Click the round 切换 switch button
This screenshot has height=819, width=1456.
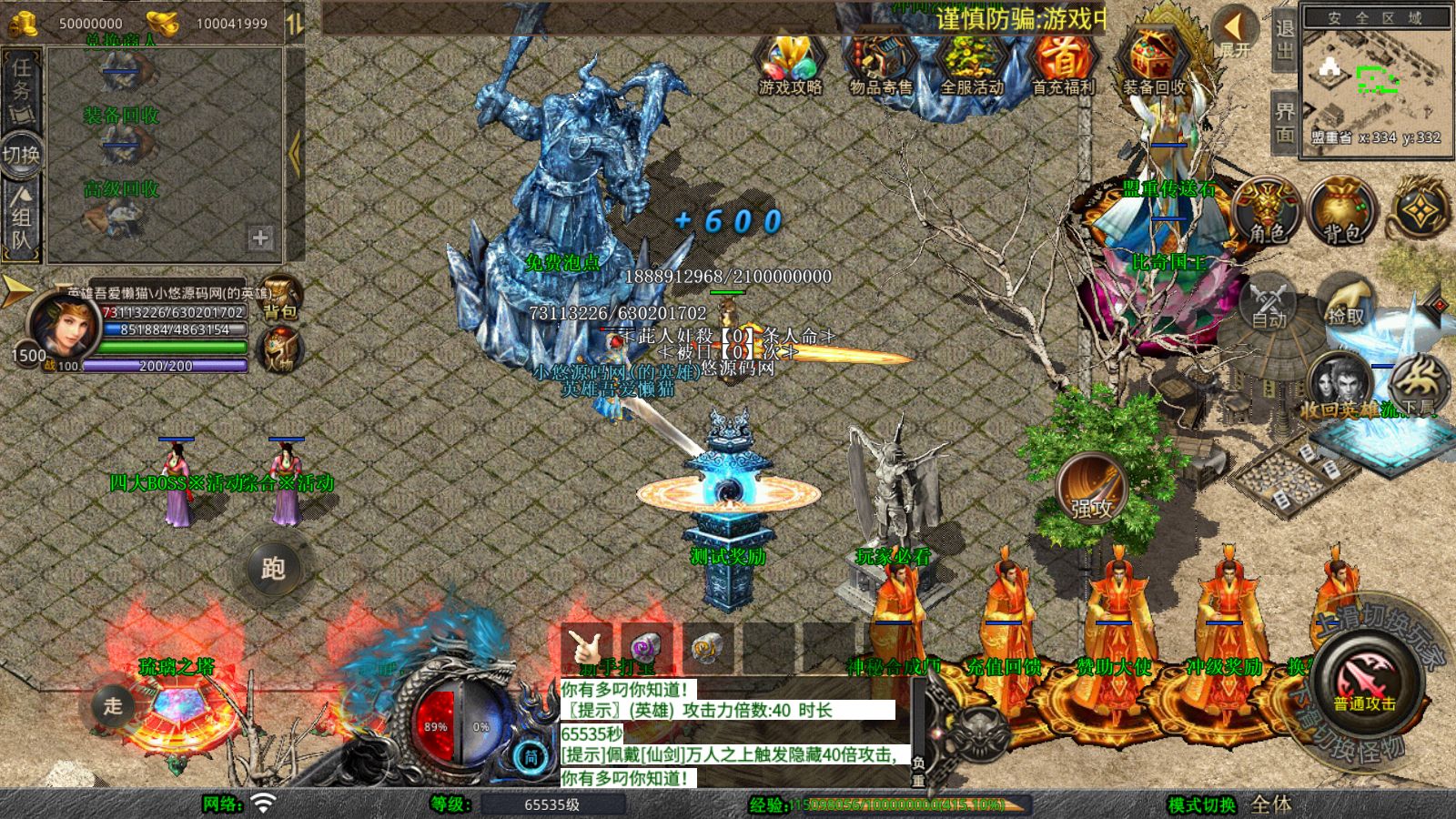coord(21,154)
